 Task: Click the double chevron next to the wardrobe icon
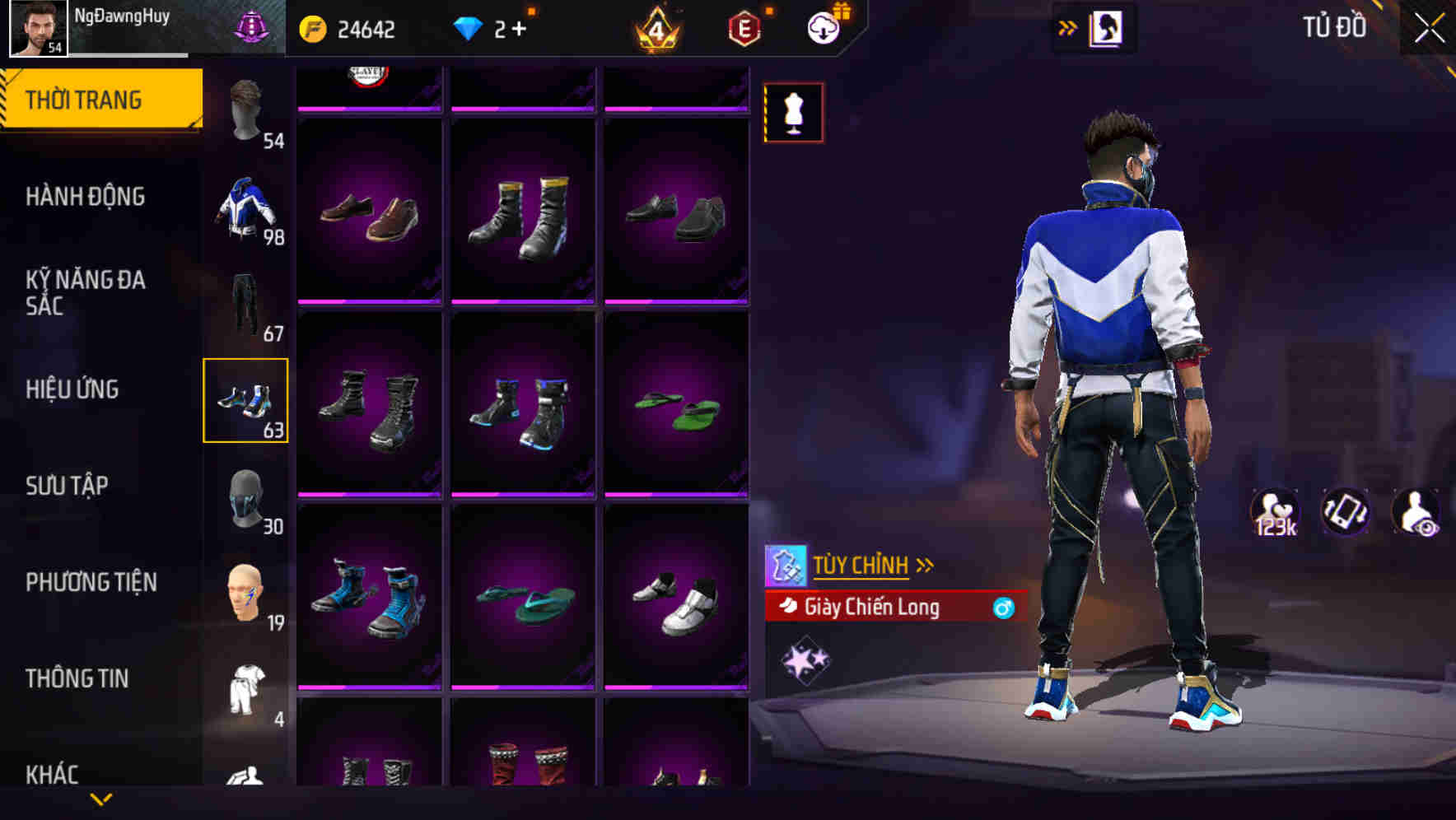pos(1068,26)
